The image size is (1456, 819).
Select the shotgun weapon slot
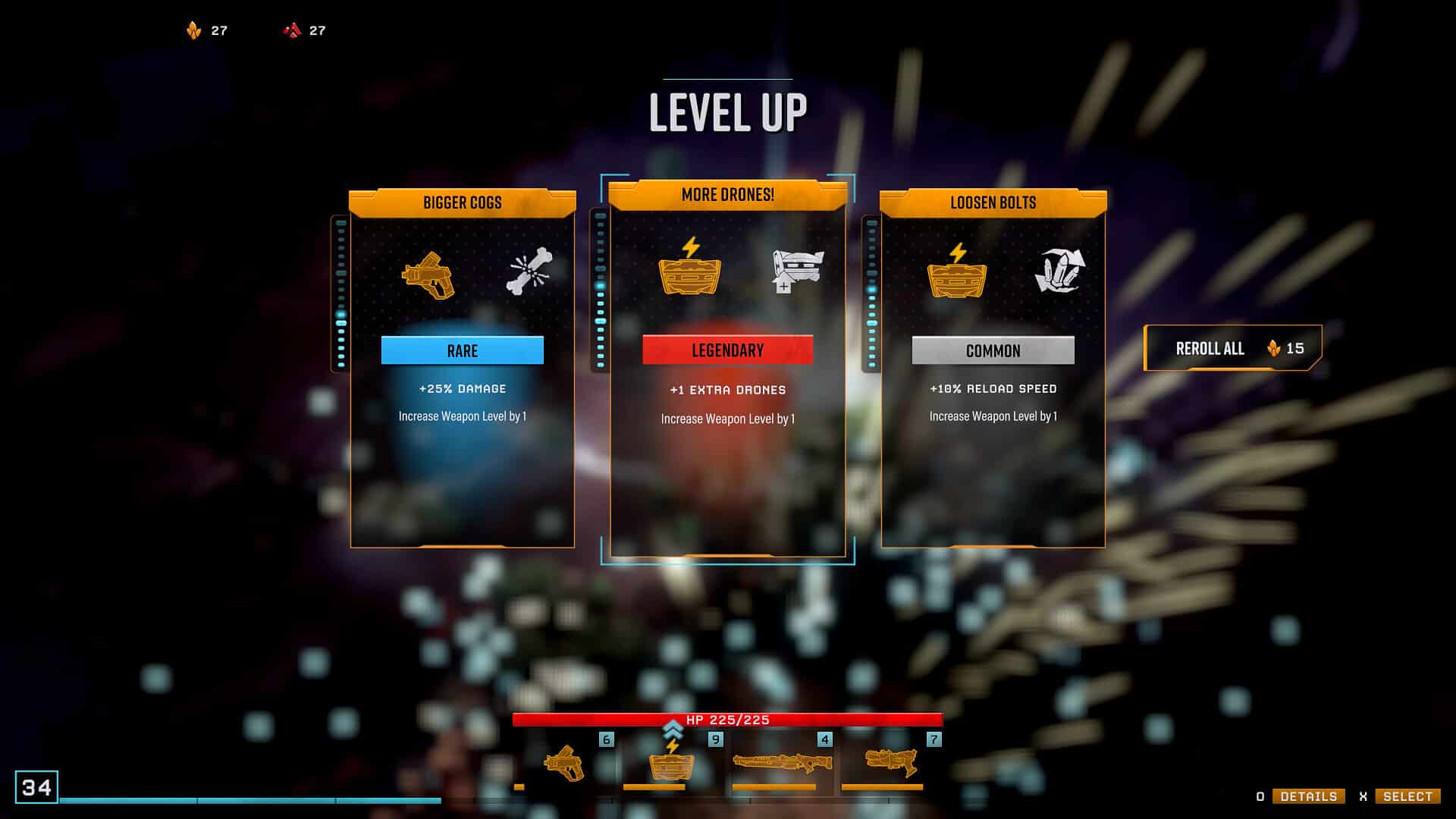[x=782, y=763]
